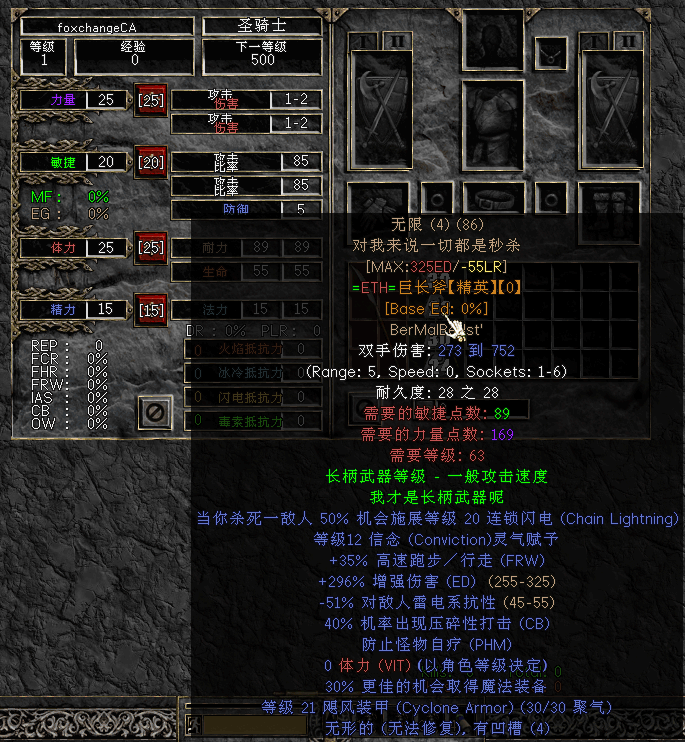Viewport: 685px width, 742px height.
Task: Select the belt equipment slot
Action: coord(492,198)
